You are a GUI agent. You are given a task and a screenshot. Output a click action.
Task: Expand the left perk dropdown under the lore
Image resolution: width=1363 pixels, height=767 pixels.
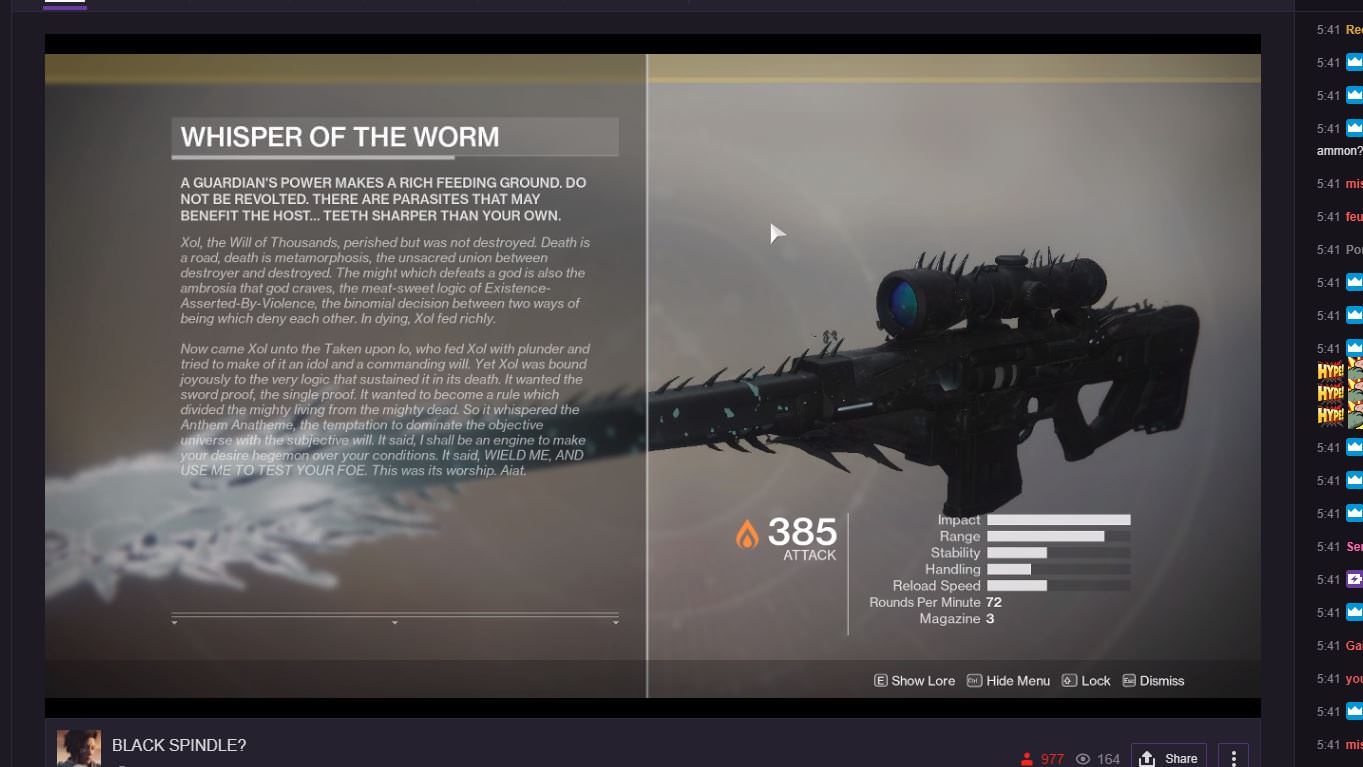(174, 620)
